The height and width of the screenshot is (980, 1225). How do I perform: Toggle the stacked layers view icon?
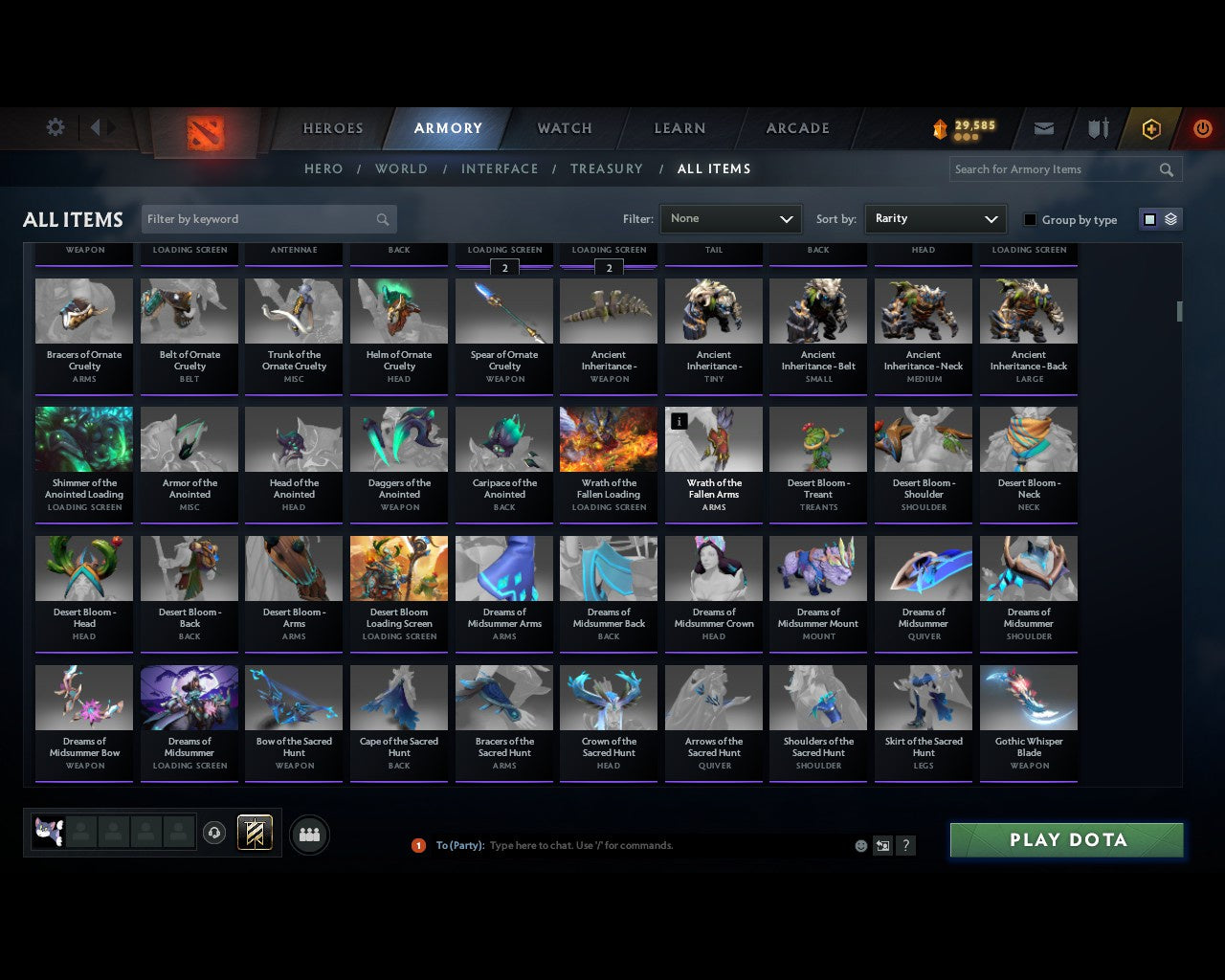(x=1169, y=218)
